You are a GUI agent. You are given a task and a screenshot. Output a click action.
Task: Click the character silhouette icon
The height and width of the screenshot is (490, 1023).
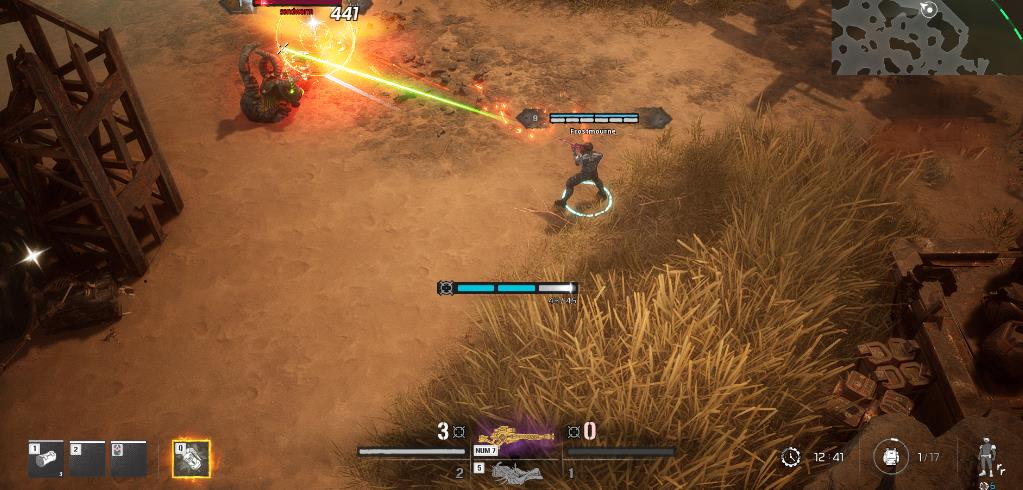985,456
